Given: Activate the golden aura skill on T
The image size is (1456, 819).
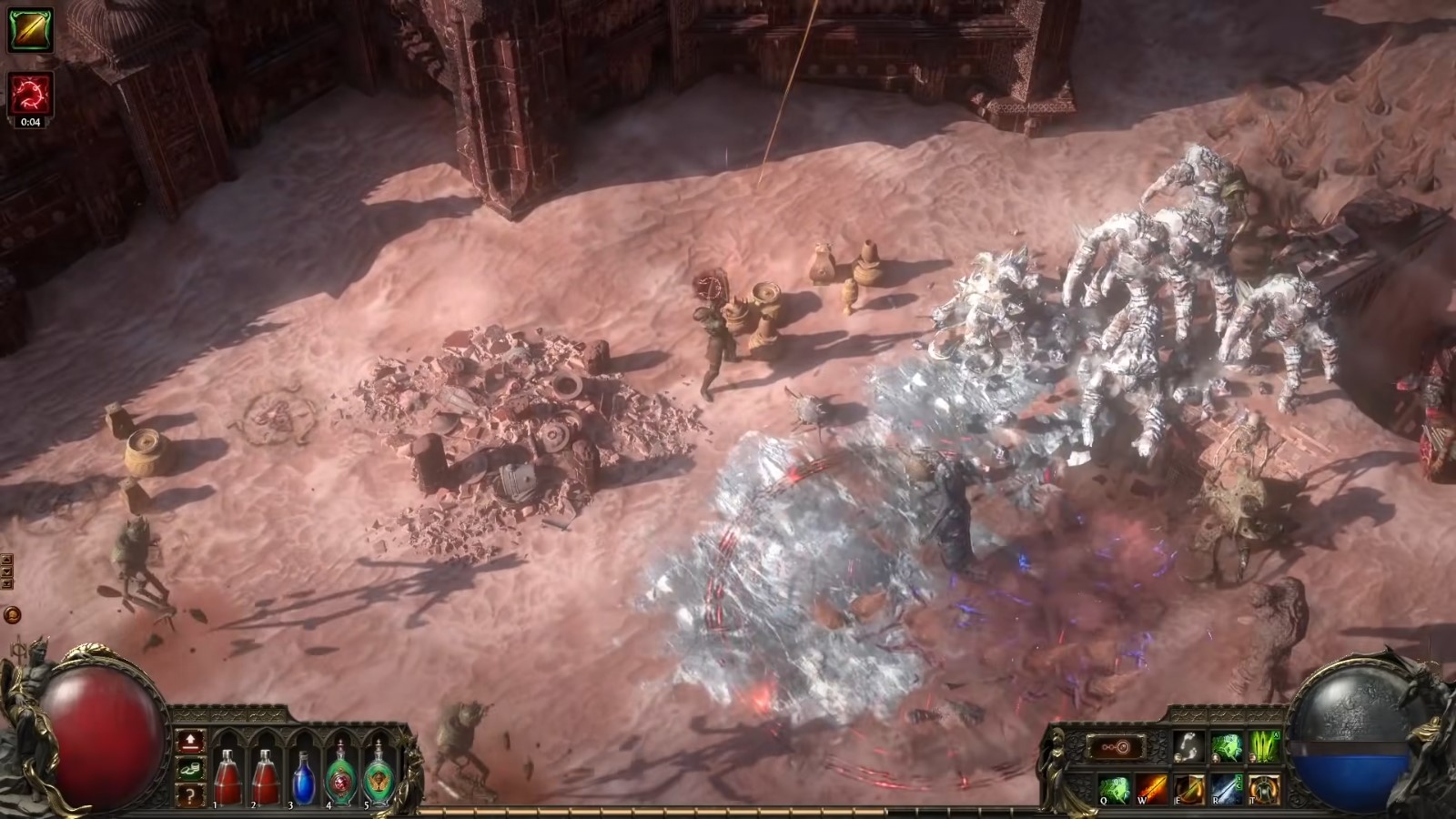Looking at the screenshot, I should point(1264,788).
